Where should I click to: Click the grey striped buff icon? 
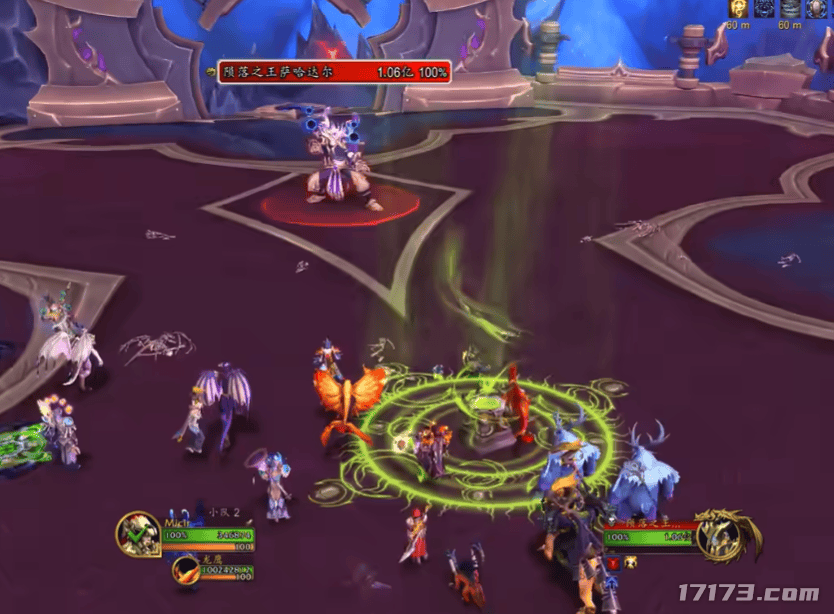[x=791, y=9]
